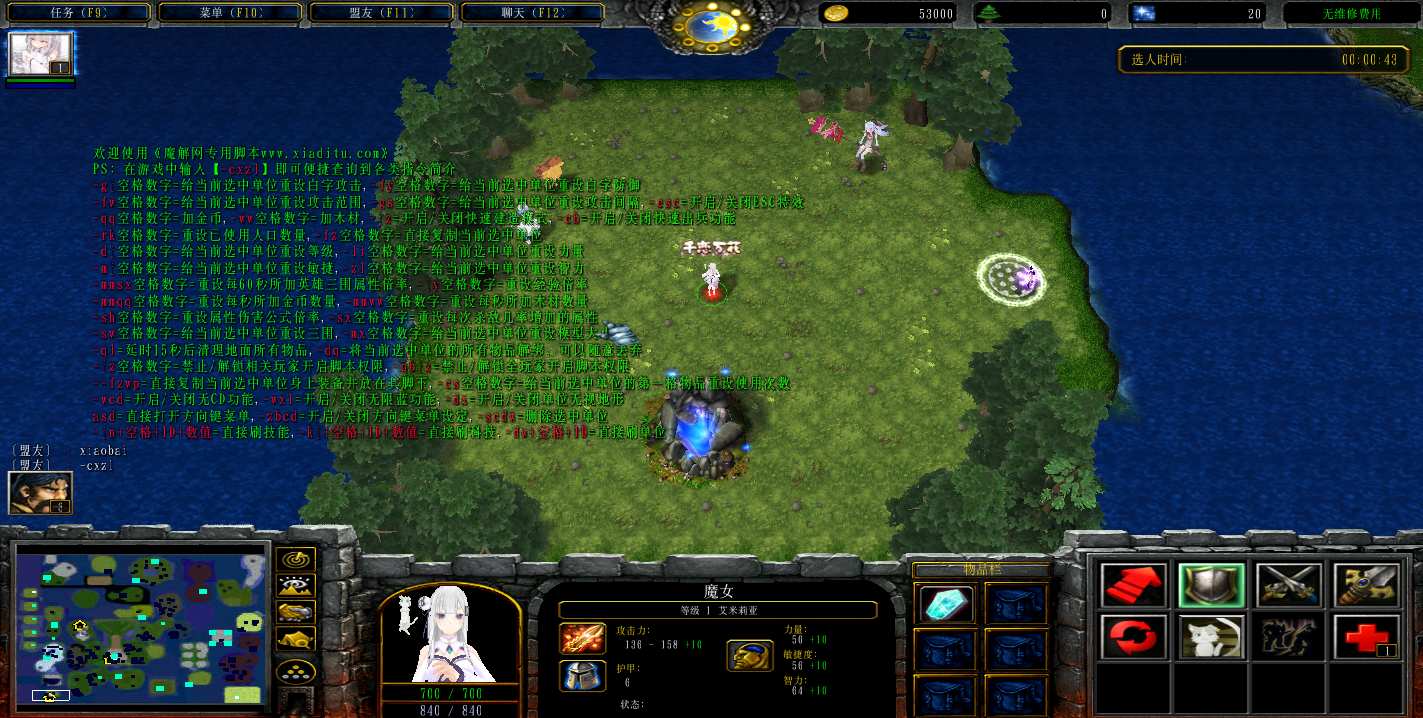The width and height of the screenshot is (1423, 718).
Task: Activate the red circular arrows Patrol command
Action: (x=1134, y=637)
